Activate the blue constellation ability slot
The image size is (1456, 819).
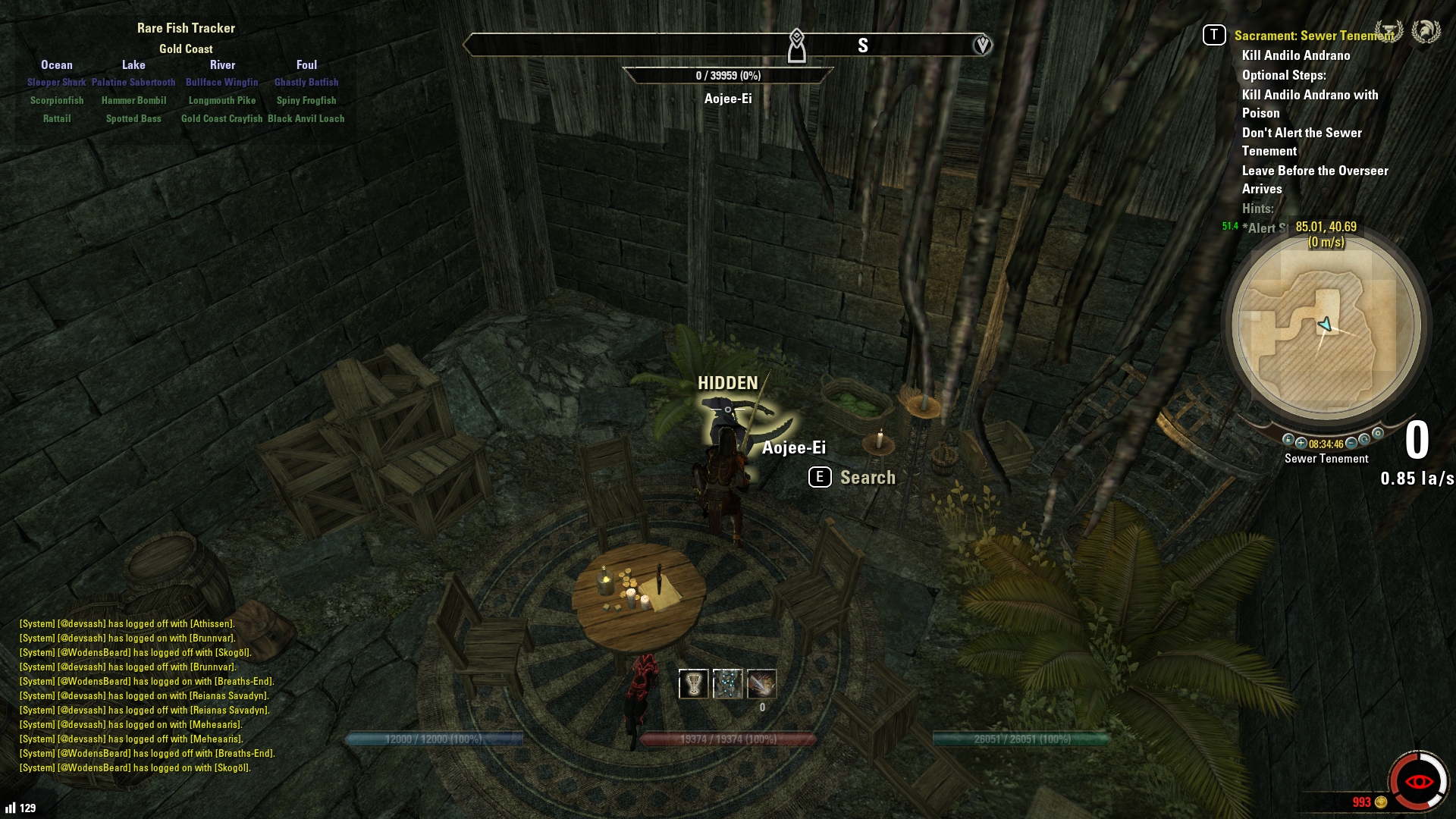(x=727, y=684)
